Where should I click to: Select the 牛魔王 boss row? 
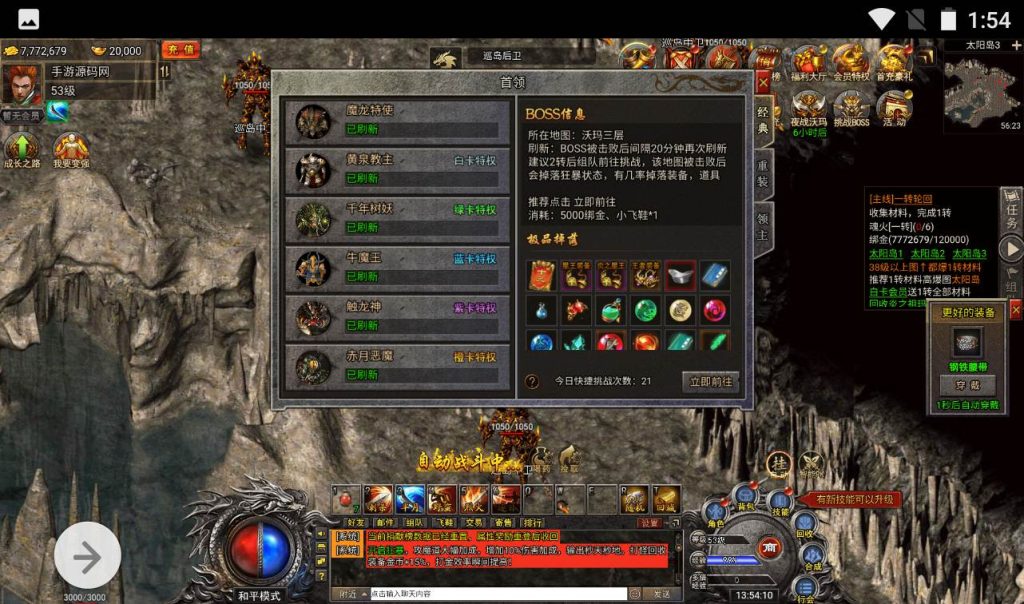[x=391, y=267]
